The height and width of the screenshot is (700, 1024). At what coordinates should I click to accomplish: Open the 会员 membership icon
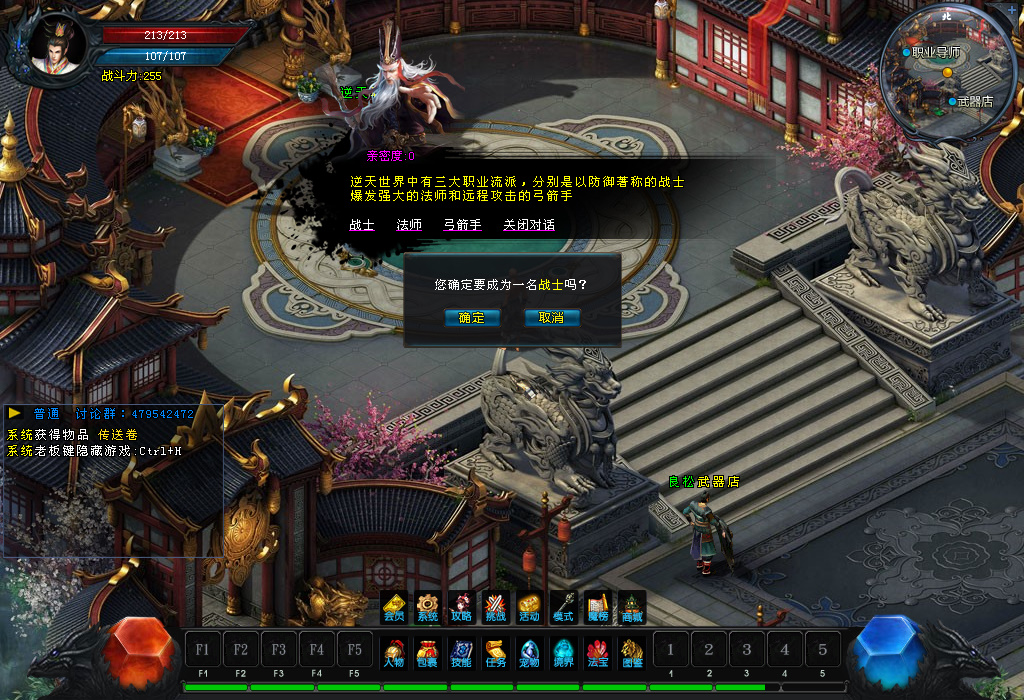pyautogui.click(x=395, y=607)
